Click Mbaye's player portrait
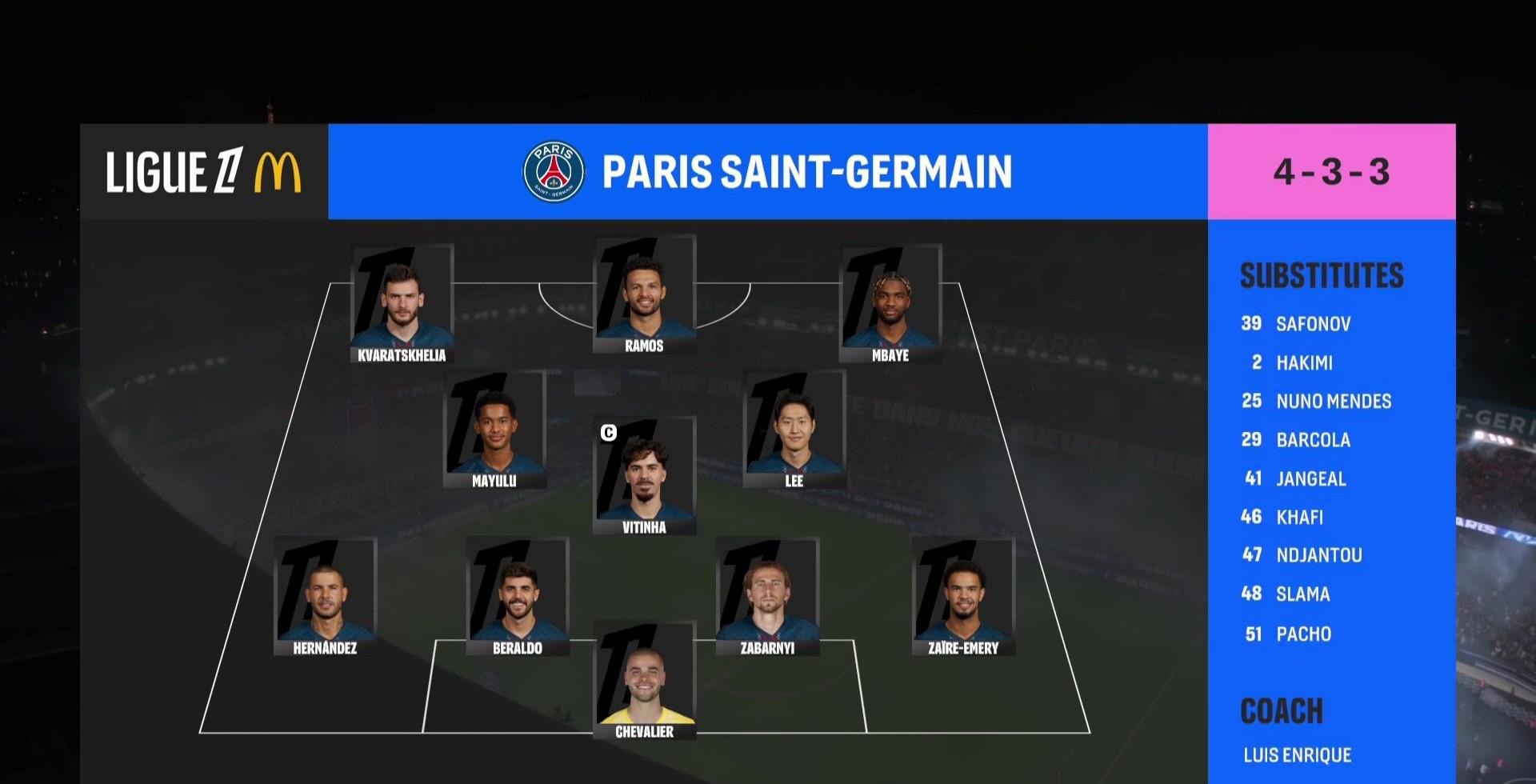 [890, 304]
